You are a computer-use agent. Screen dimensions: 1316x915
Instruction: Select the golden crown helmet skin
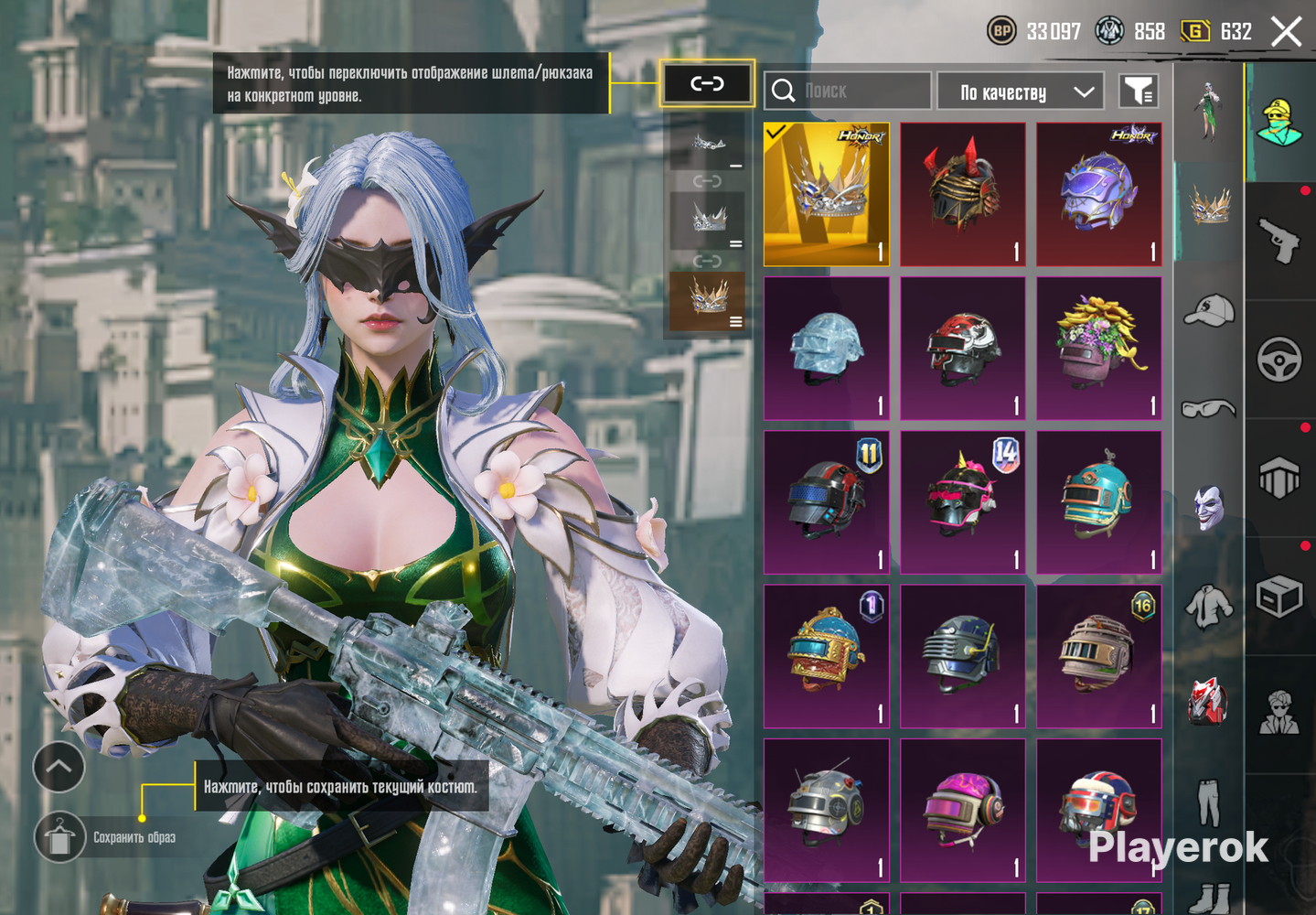tap(826, 194)
